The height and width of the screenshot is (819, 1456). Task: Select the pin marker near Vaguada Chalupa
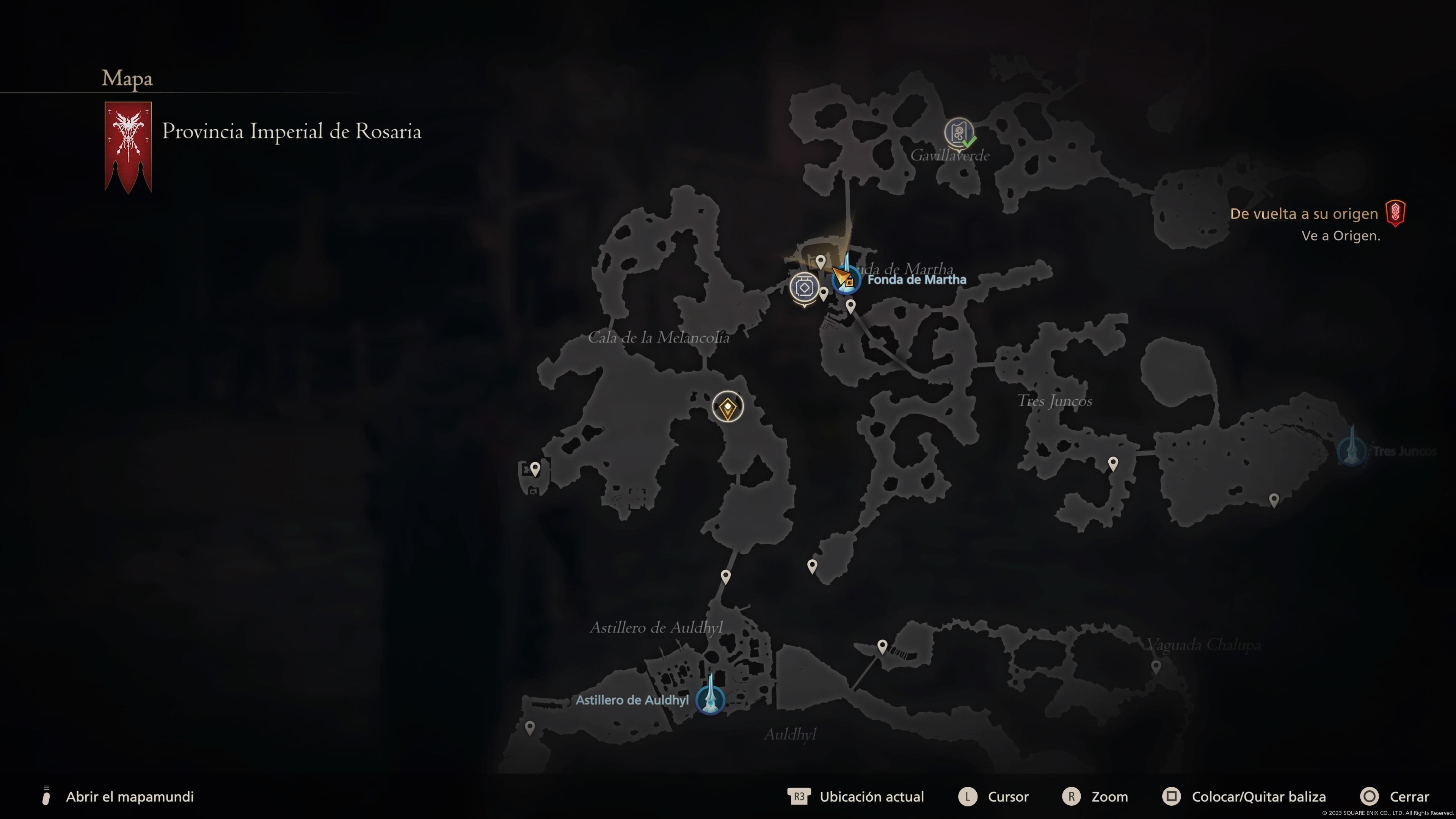coord(1156,667)
